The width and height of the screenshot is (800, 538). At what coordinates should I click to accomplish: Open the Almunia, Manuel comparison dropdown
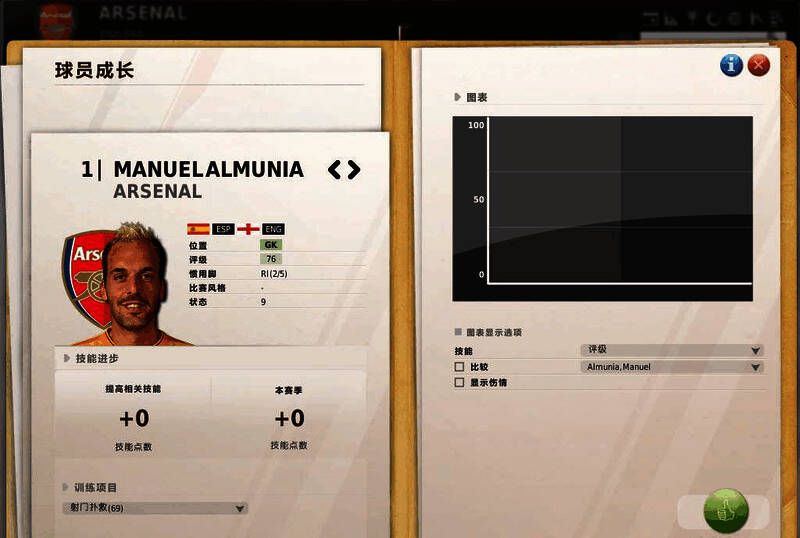tap(671, 367)
